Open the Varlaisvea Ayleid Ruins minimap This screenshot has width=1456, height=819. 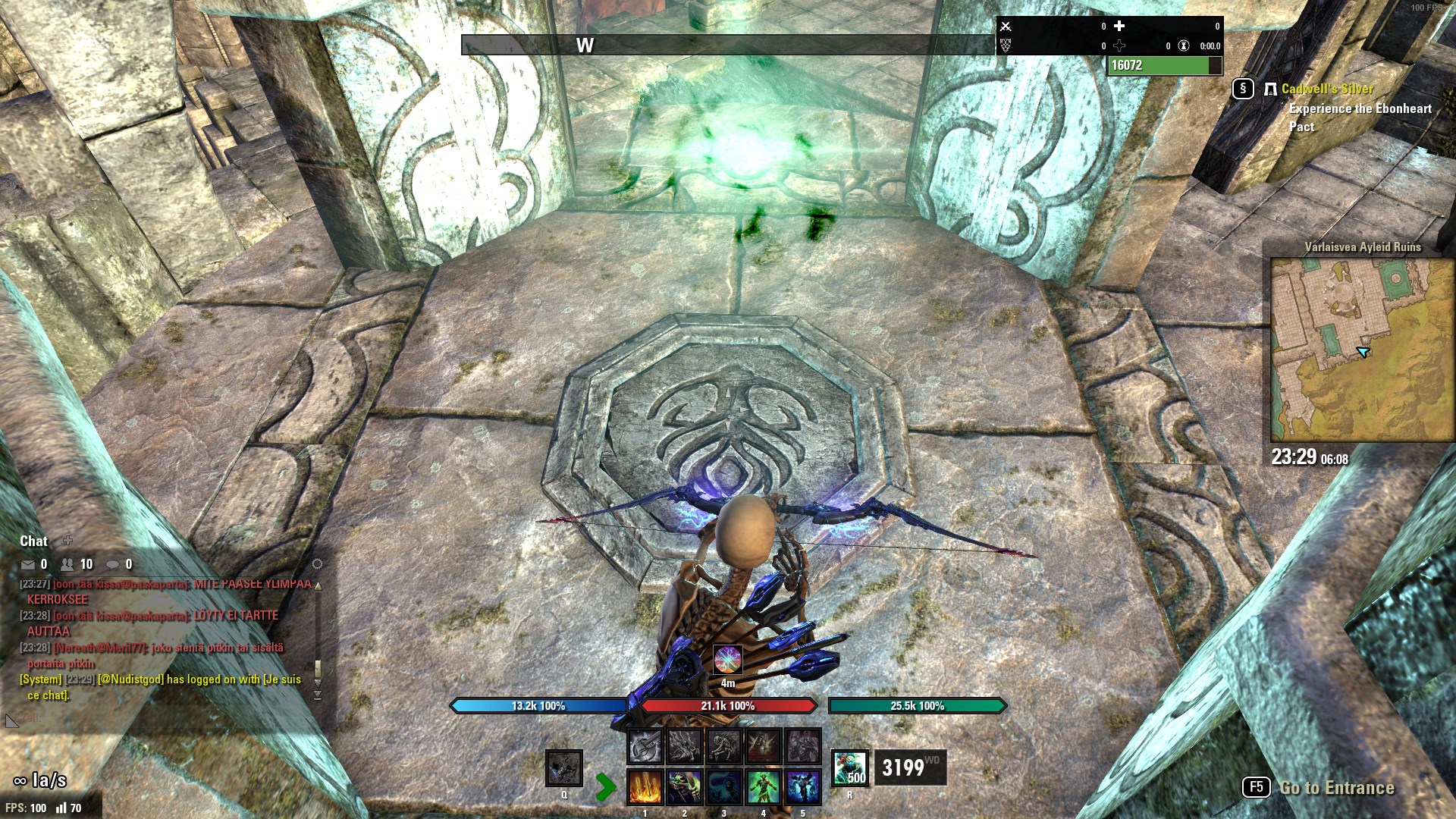pyautogui.click(x=1362, y=350)
